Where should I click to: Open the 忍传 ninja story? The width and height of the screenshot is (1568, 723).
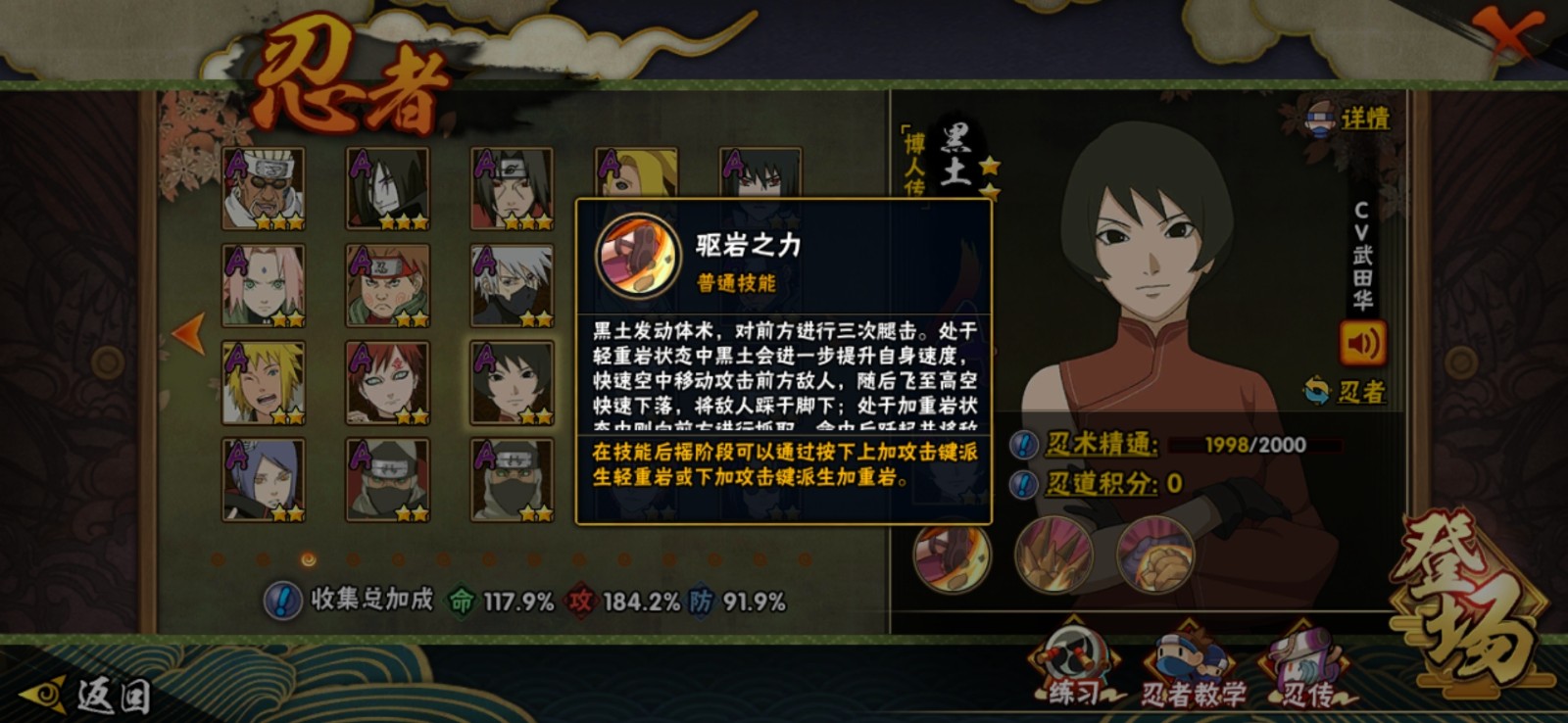point(1308,671)
